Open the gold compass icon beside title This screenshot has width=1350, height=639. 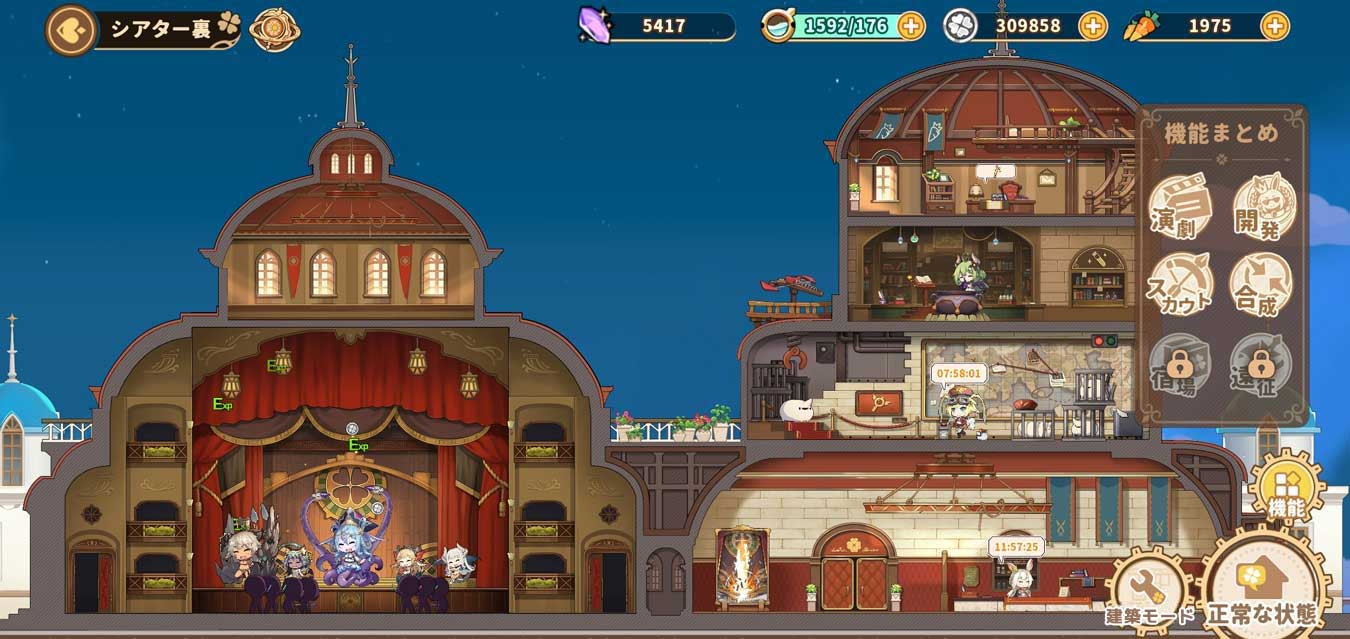click(274, 30)
